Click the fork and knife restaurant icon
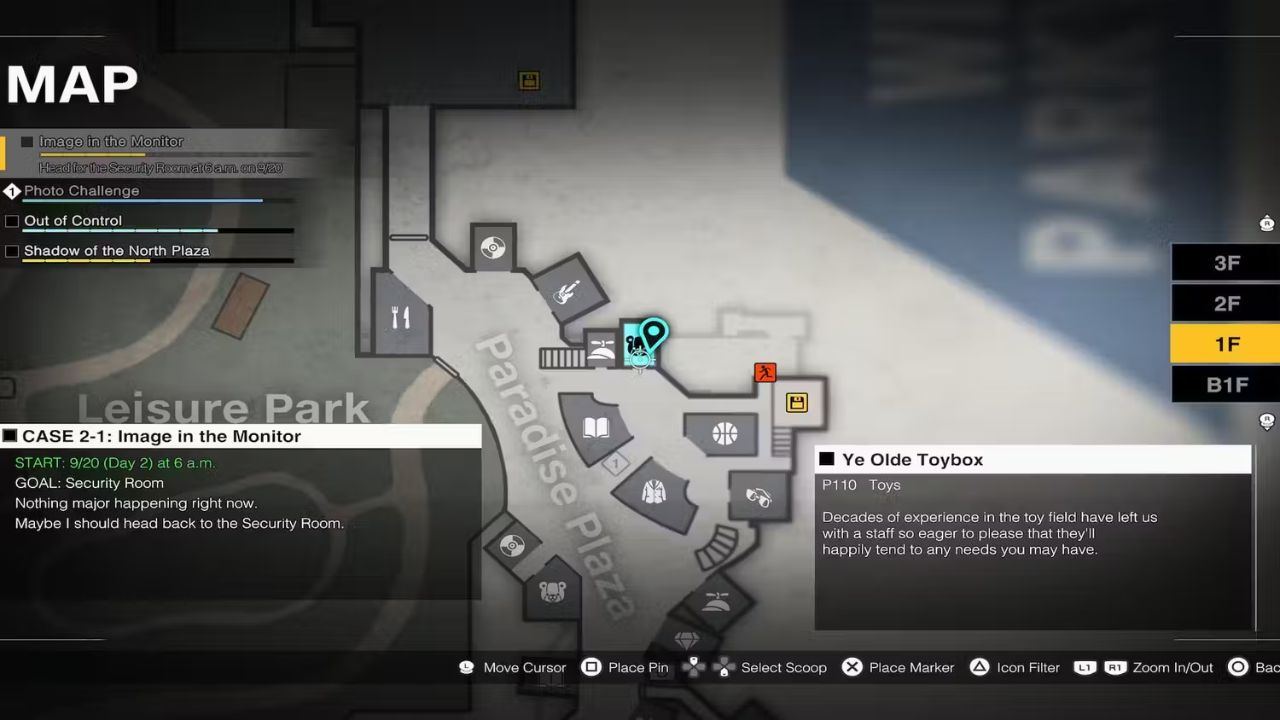Viewport: 1280px width, 720px height. (x=399, y=315)
